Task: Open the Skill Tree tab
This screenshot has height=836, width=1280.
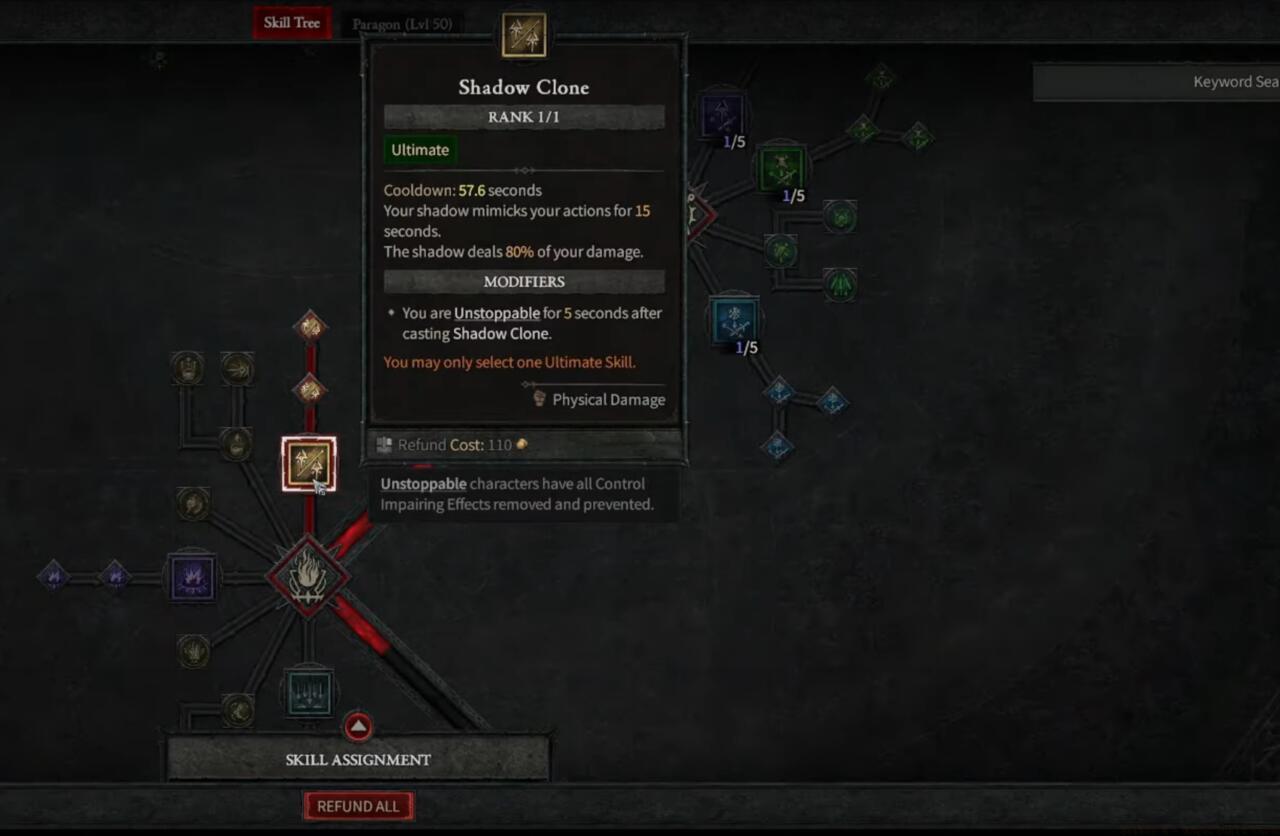Action: [291, 22]
